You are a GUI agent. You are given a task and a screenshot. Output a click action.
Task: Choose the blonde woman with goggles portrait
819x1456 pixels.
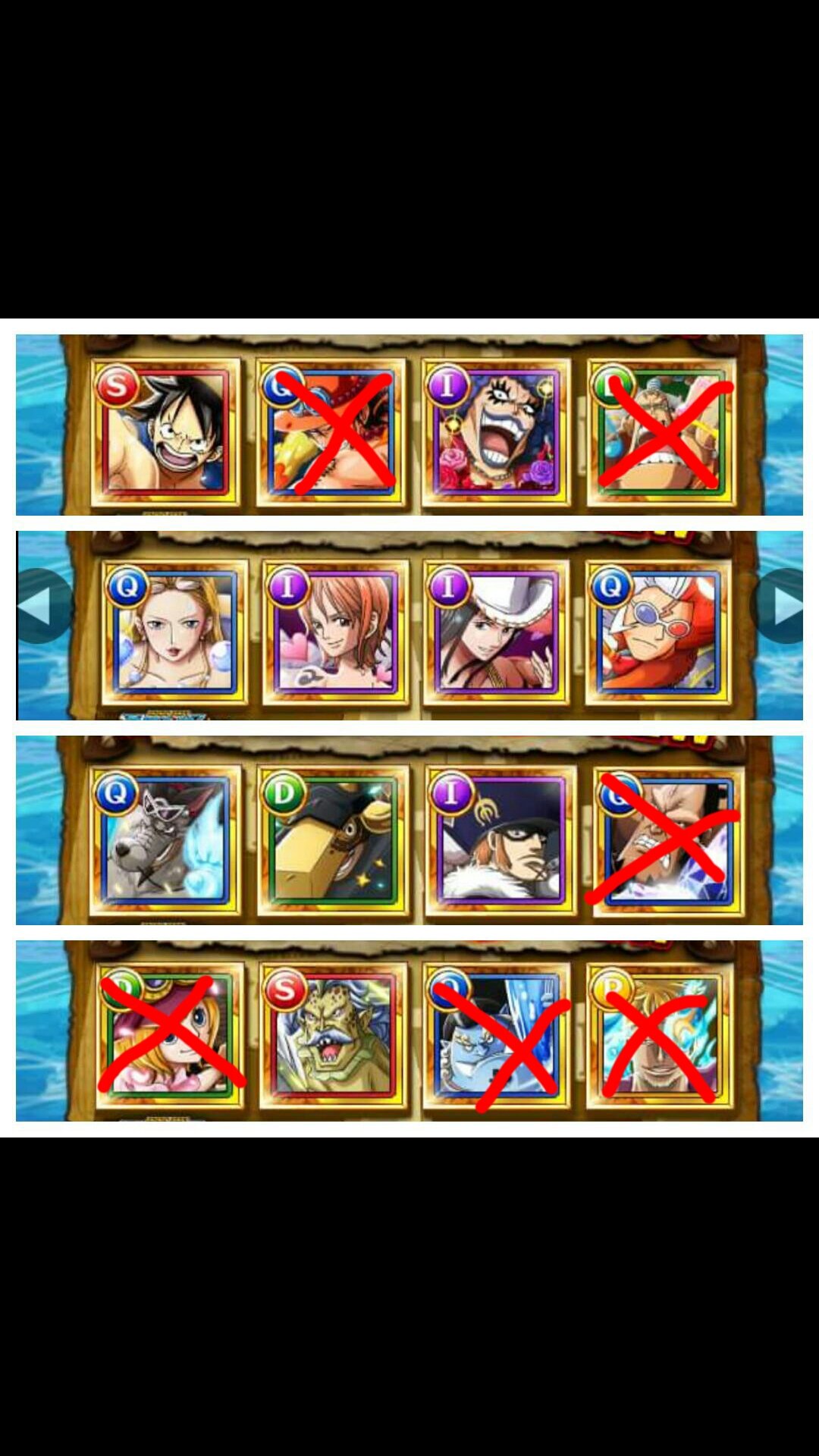(175, 633)
